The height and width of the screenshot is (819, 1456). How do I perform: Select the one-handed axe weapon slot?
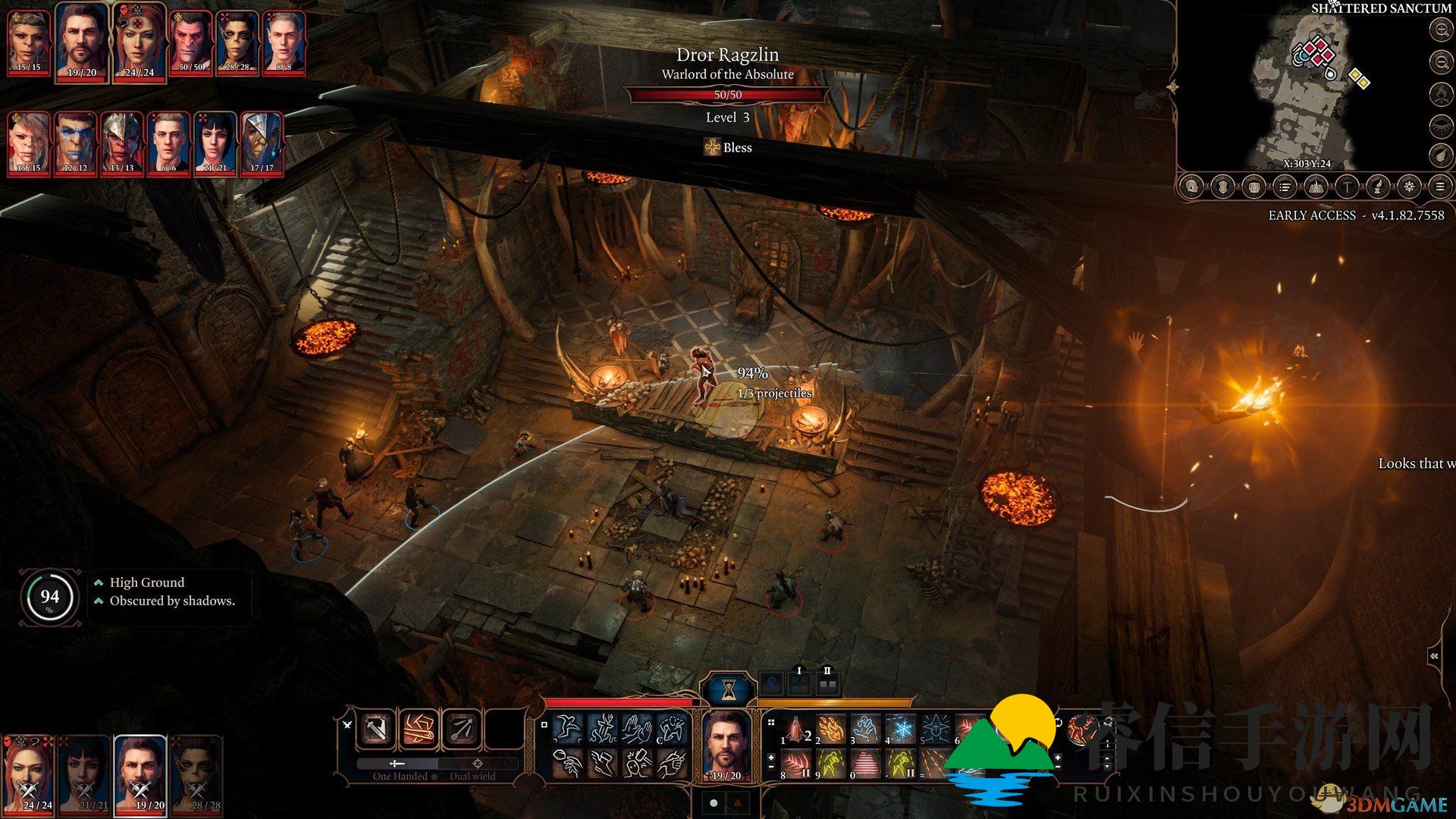pyautogui.click(x=376, y=729)
